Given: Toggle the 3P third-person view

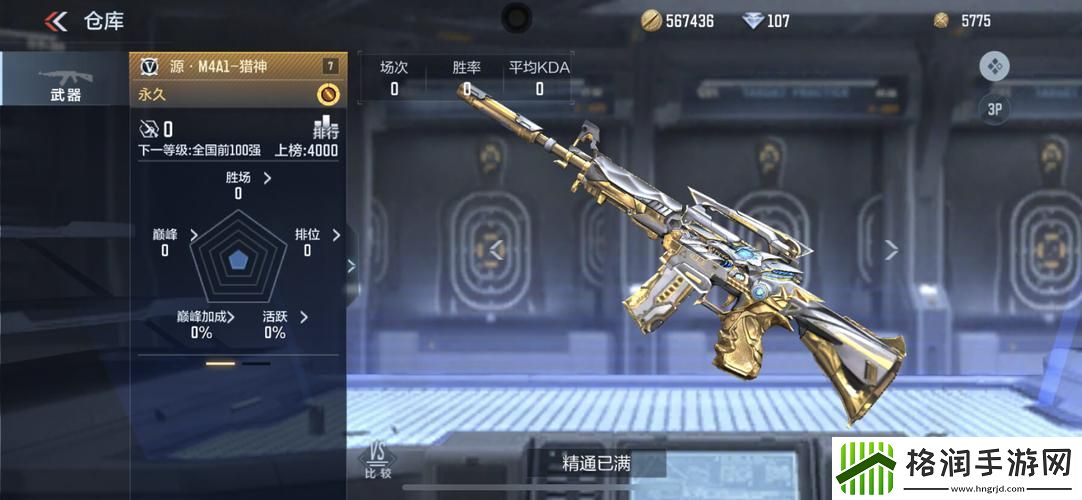Looking at the screenshot, I should pyautogui.click(x=994, y=110).
